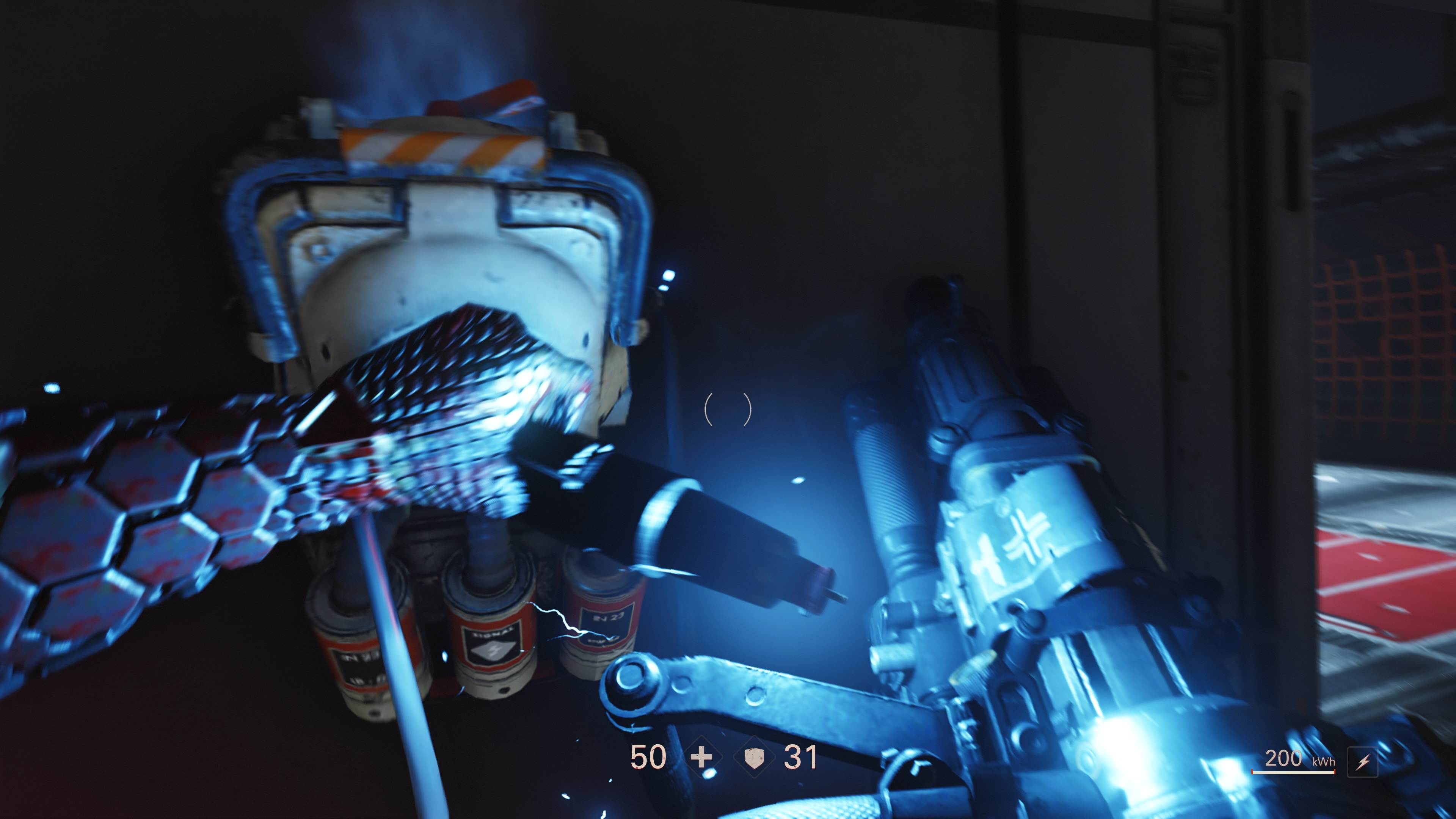Click the crosshair reticle at screen center
Viewport: 1456px width, 819px height.
(x=728, y=409)
